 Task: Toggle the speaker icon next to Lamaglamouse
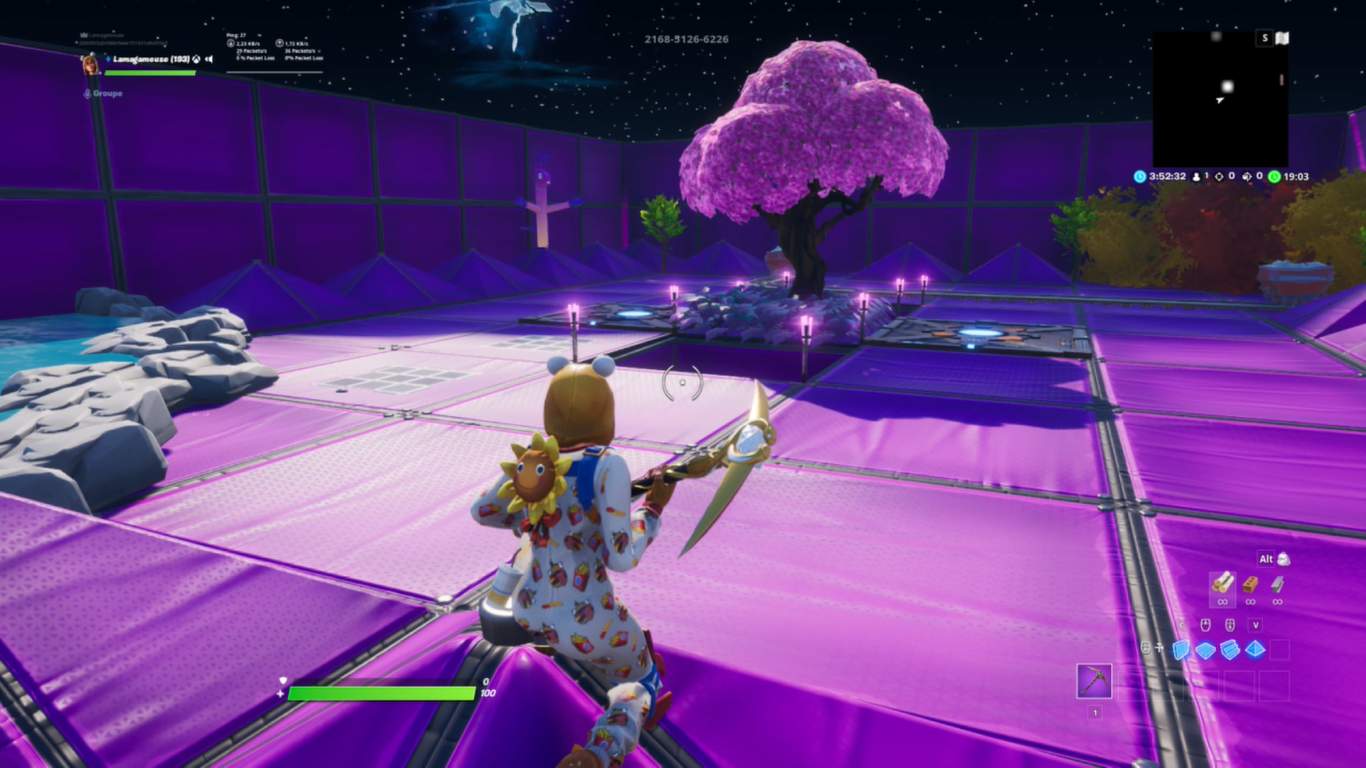[209, 59]
